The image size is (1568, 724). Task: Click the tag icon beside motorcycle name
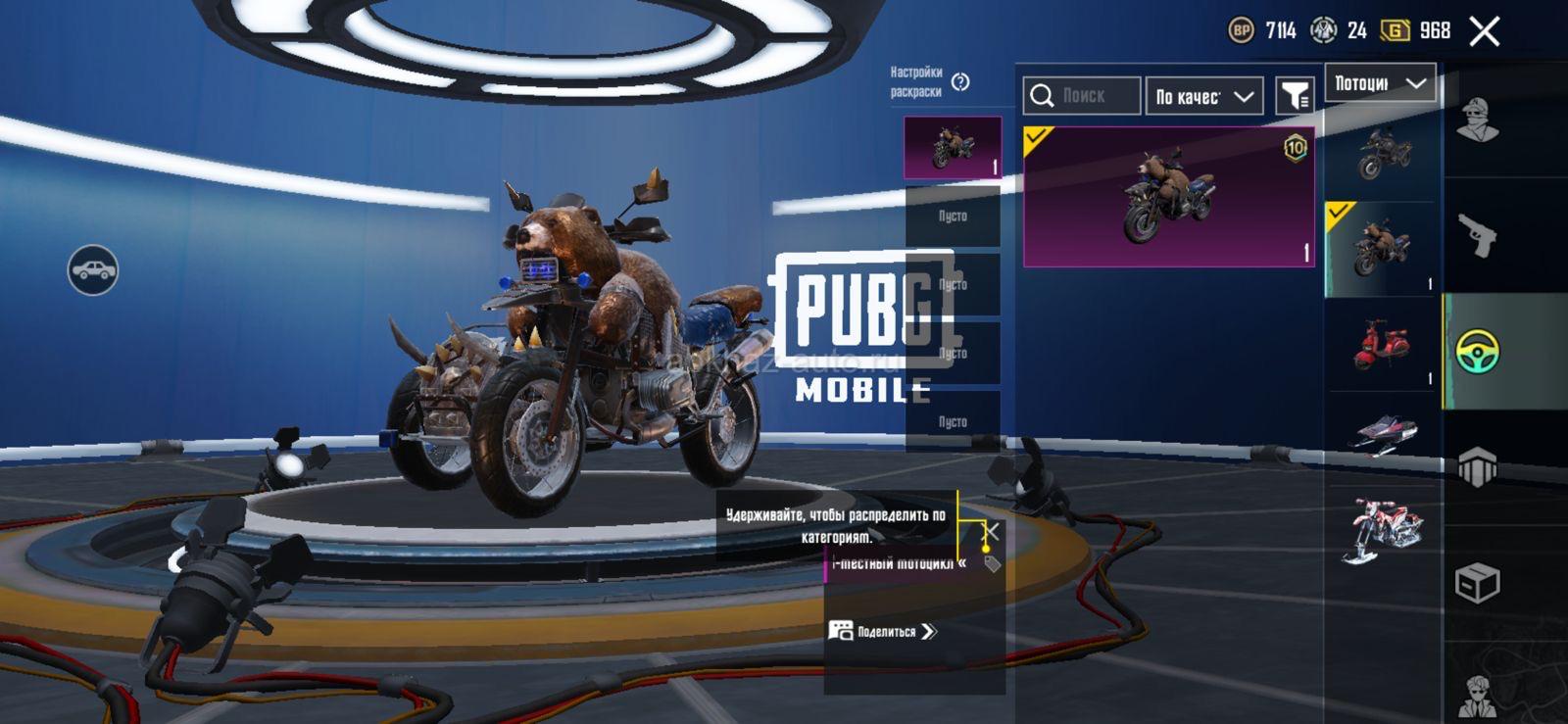coord(993,563)
